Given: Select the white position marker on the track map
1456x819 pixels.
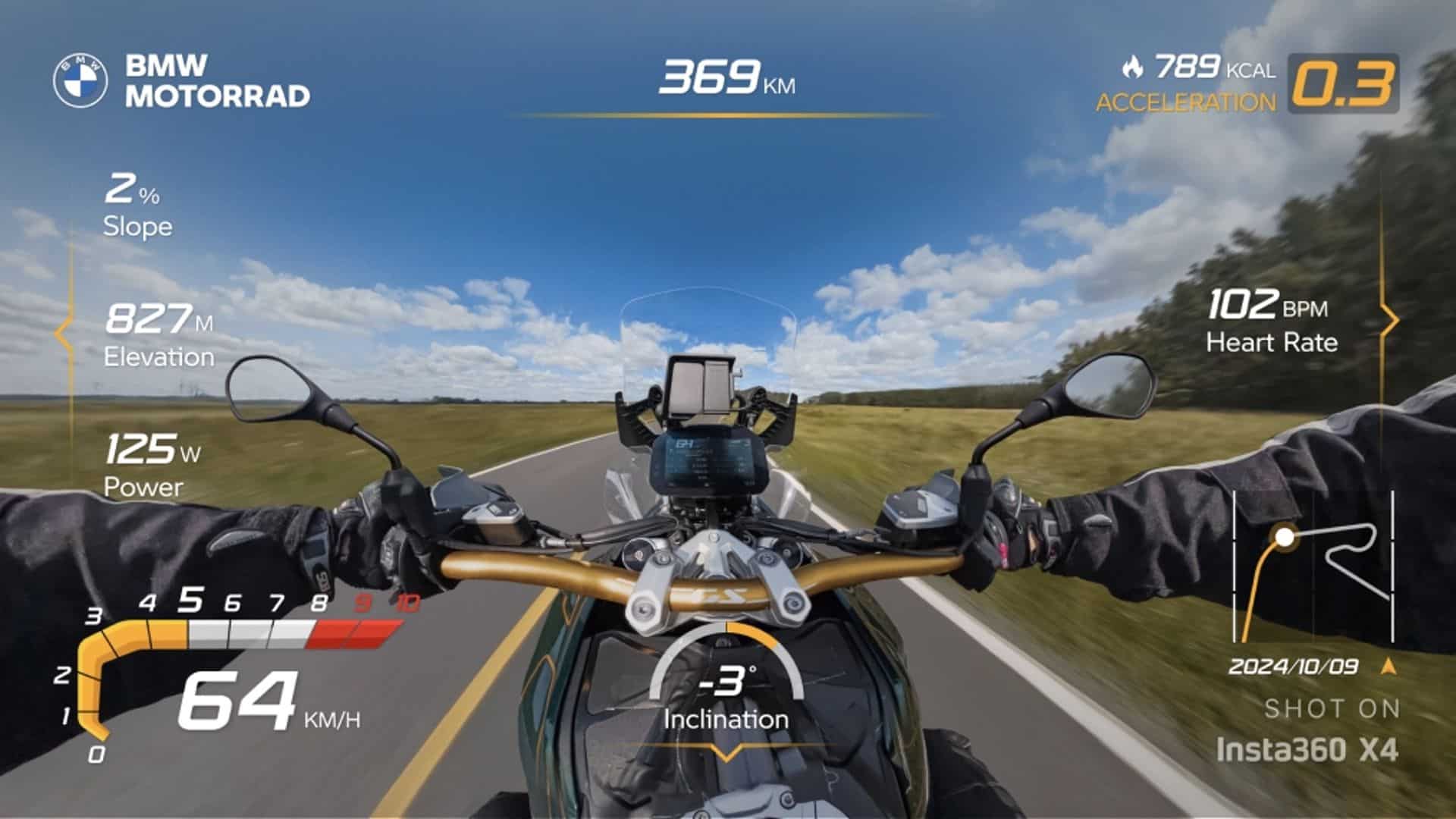Looking at the screenshot, I should tap(1284, 538).
